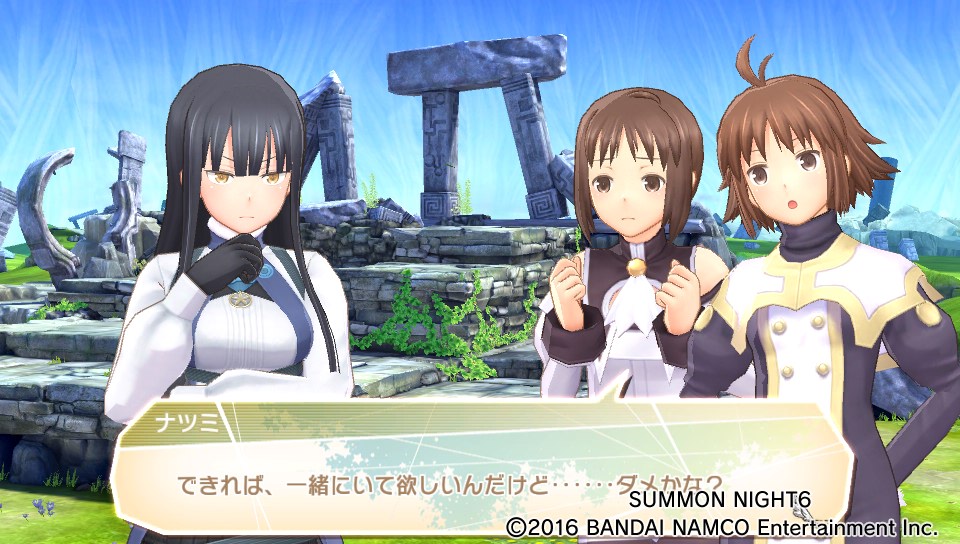Click the dialogue box to advance Natsumi's line

tap(480, 470)
